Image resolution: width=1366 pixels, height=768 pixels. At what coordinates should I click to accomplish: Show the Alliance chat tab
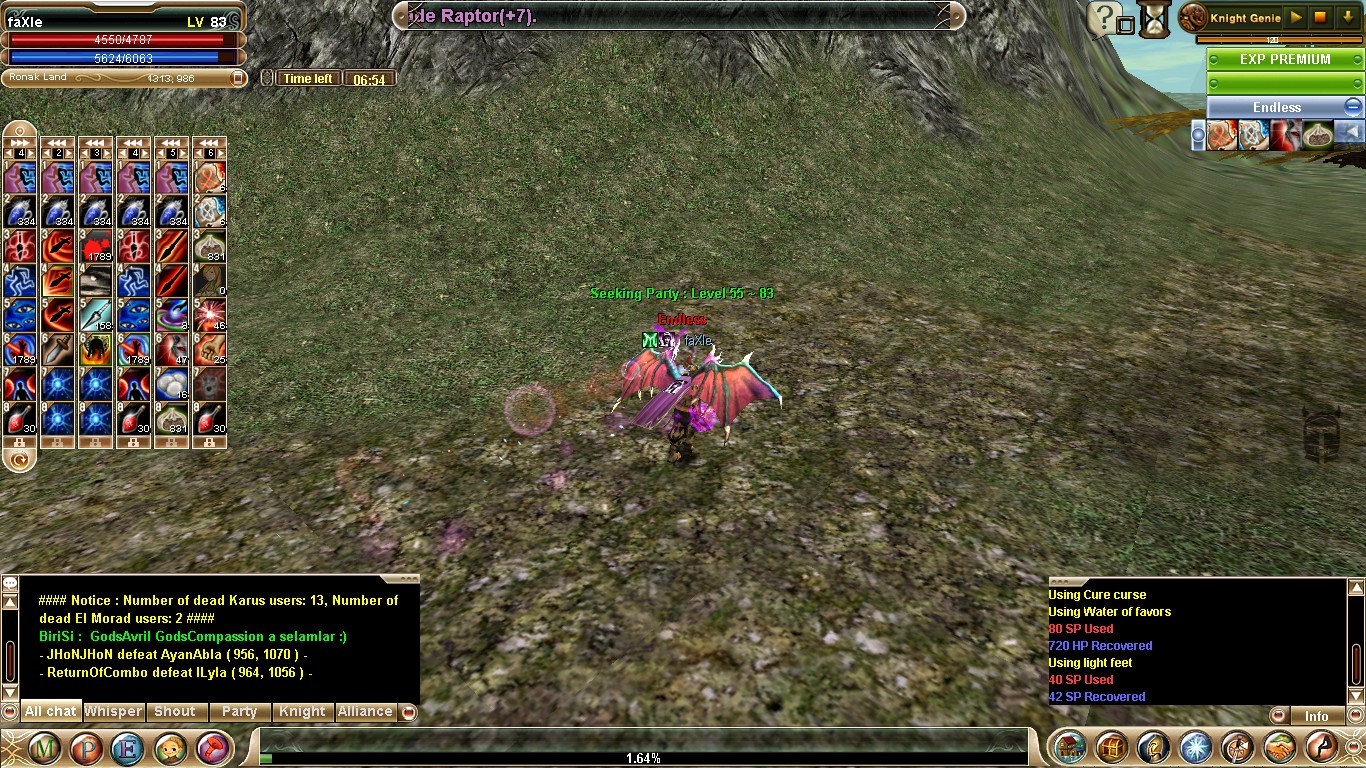[x=365, y=712]
